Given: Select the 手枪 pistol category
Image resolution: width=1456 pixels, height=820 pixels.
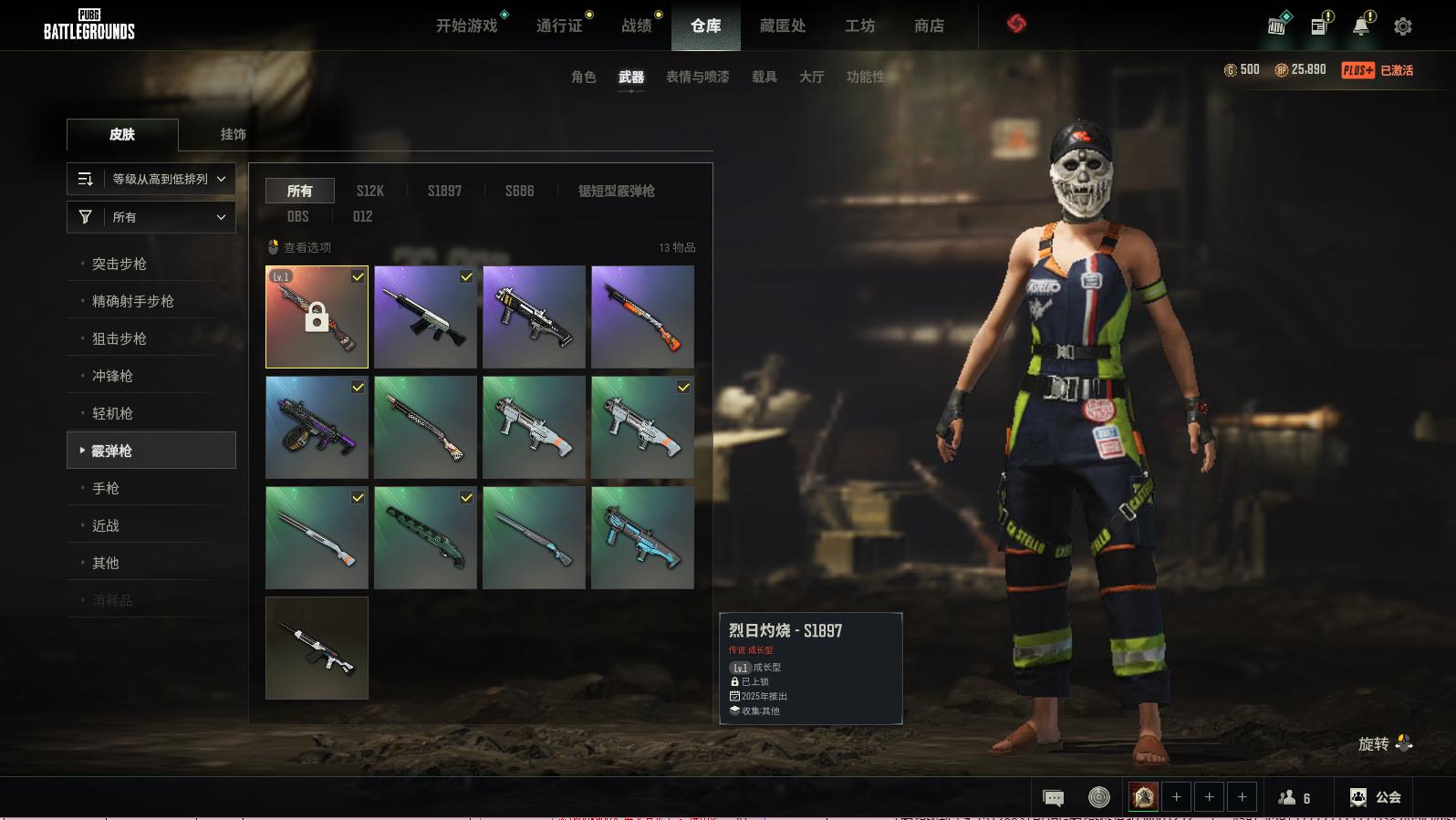Looking at the screenshot, I should pyautogui.click(x=106, y=488).
